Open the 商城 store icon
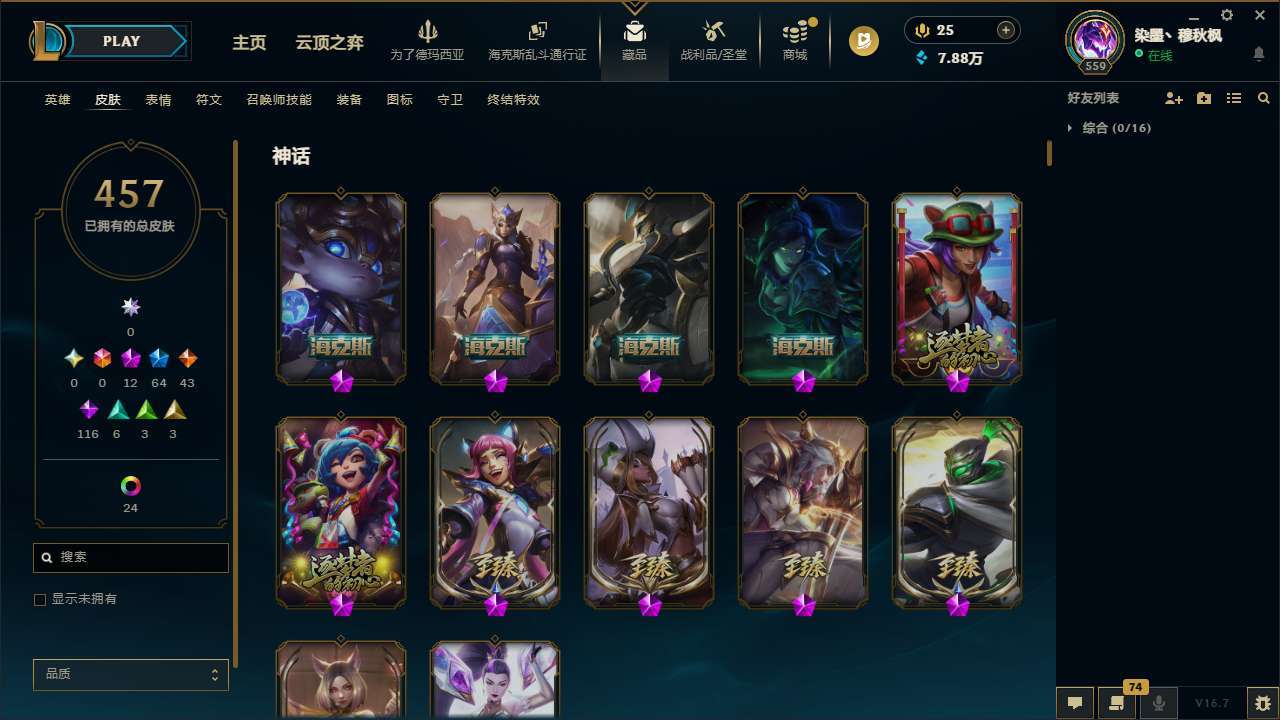This screenshot has height=720, width=1280. [x=794, y=40]
